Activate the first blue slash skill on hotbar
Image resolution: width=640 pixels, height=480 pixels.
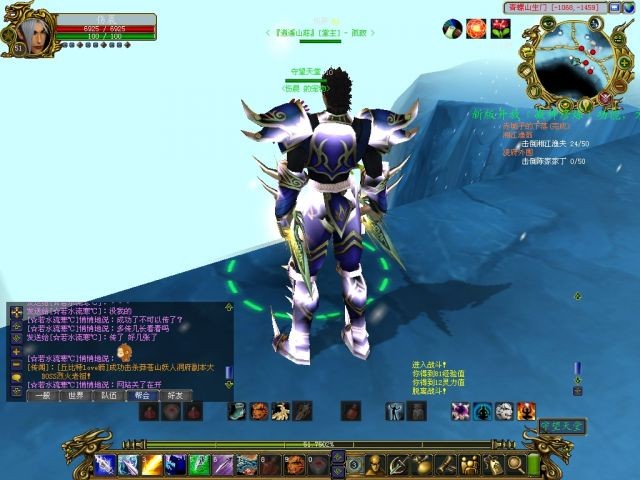pos(105,463)
